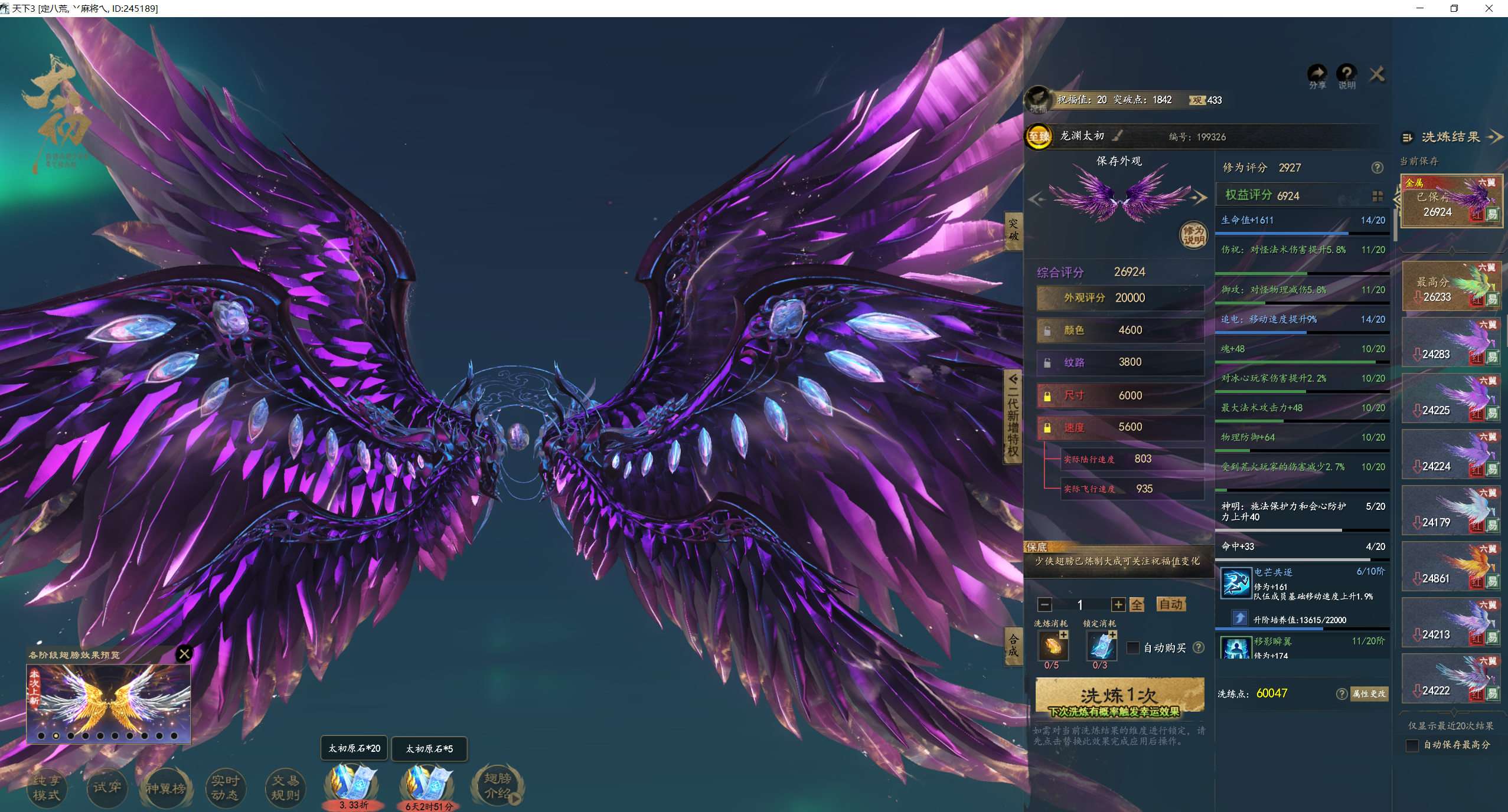The width and height of the screenshot is (1508, 812).
Task: Open the 分享 share button
Action: [x=1317, y=76]
